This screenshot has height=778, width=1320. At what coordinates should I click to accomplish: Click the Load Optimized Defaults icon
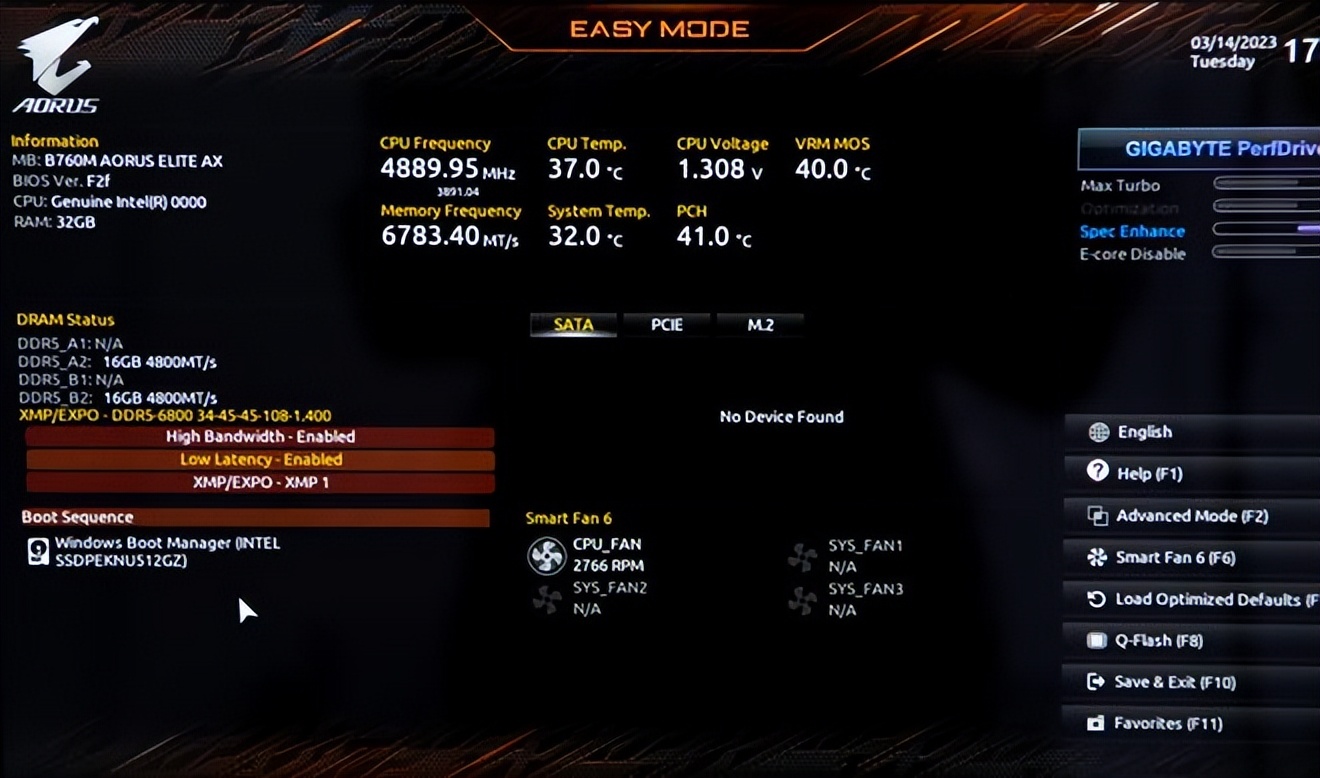(x=1097, y=599)
